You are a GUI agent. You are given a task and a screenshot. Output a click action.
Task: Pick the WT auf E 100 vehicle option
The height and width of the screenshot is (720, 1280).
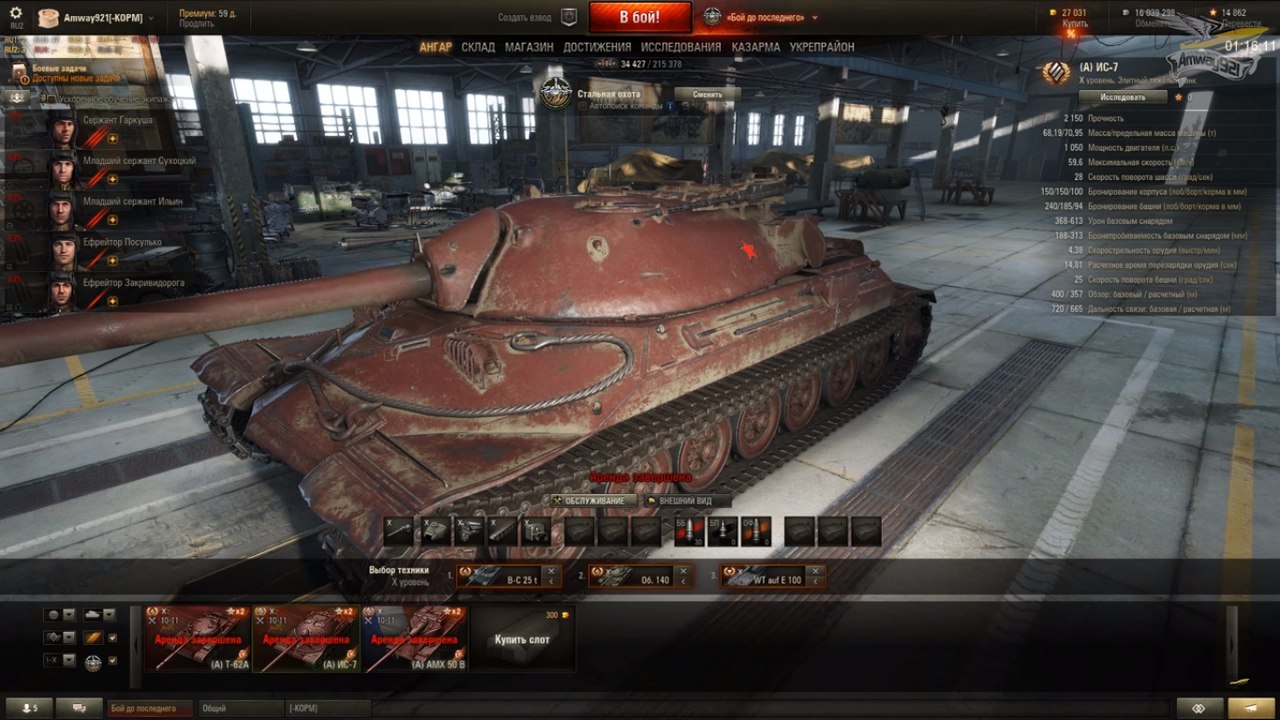(x=774, y=576)
